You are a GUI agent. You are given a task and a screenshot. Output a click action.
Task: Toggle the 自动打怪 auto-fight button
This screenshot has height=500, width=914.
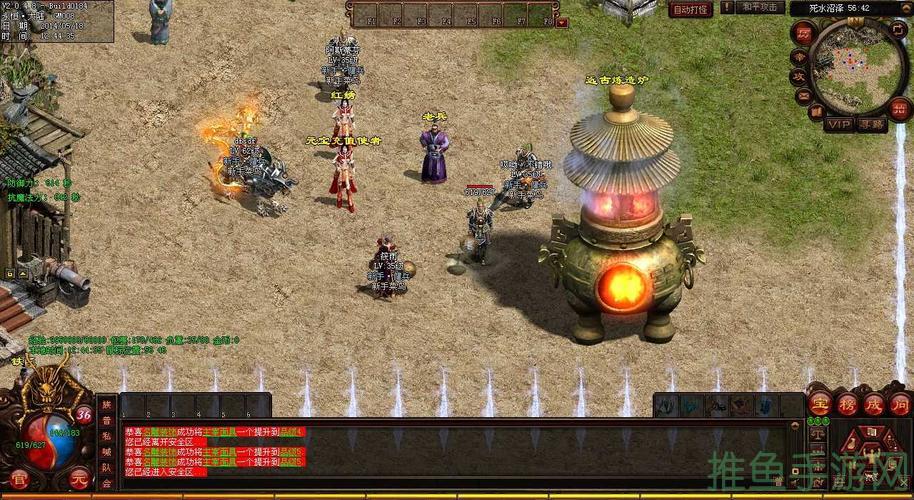(x=691, y=9)
